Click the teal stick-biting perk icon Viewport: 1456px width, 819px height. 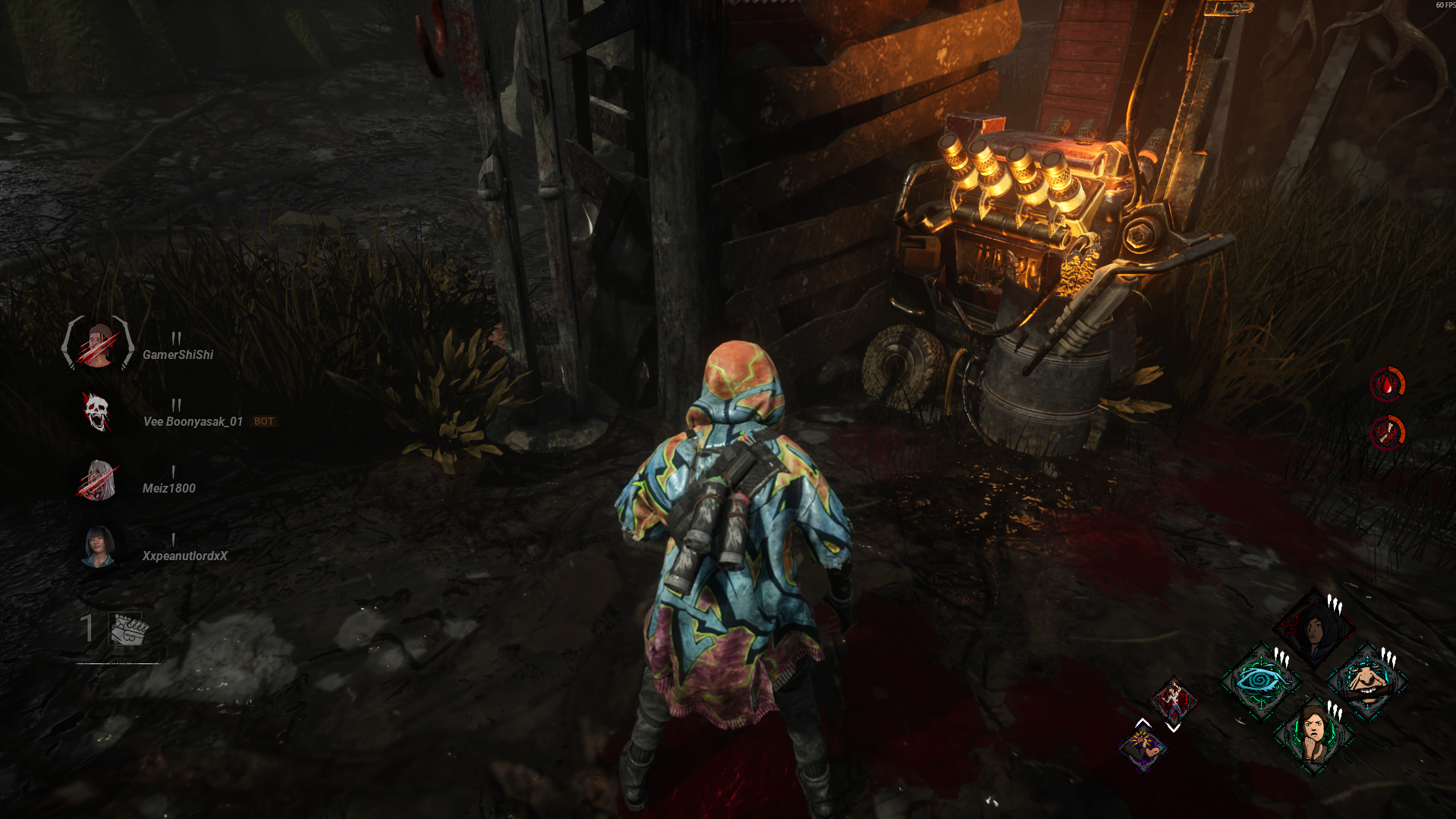point(1366,682)
